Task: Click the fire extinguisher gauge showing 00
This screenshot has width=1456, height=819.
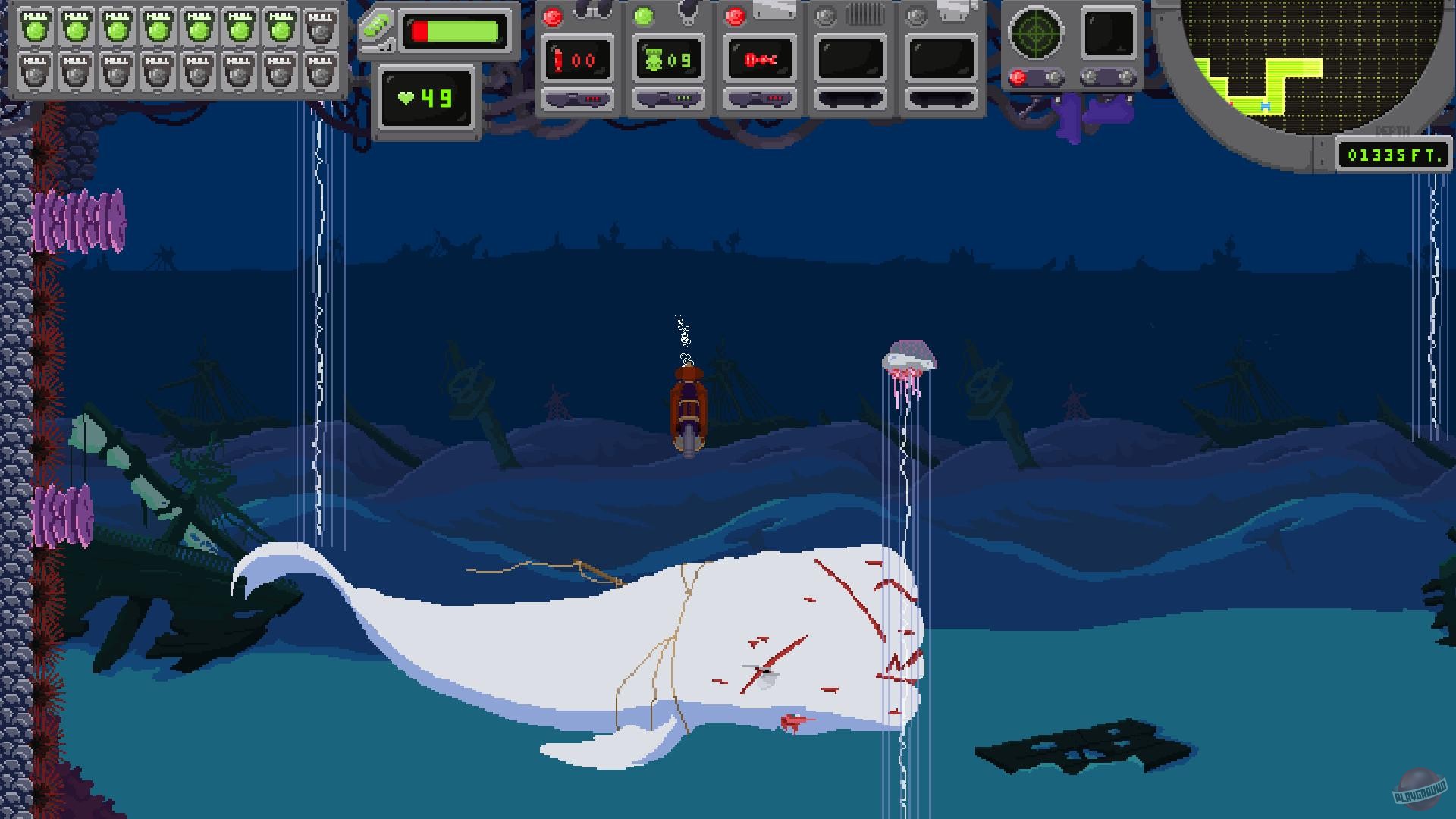Action: pyautogui.click(x=579, y=59)
